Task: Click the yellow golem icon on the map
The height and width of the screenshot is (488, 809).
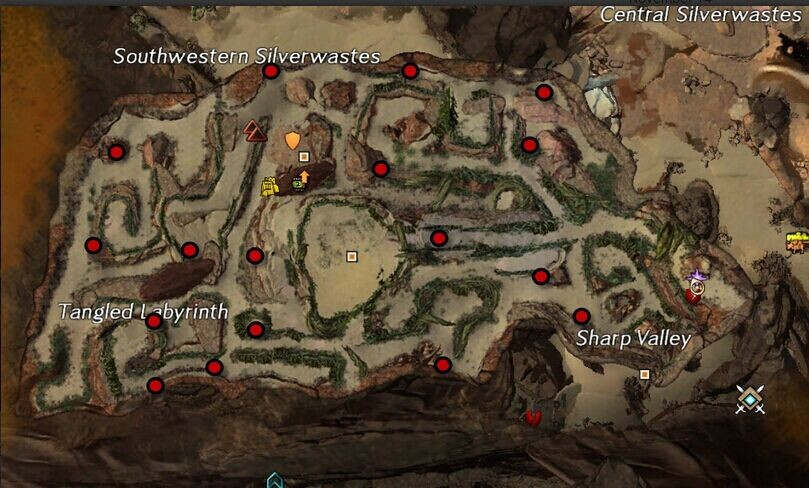Action: tap(268, 186)
